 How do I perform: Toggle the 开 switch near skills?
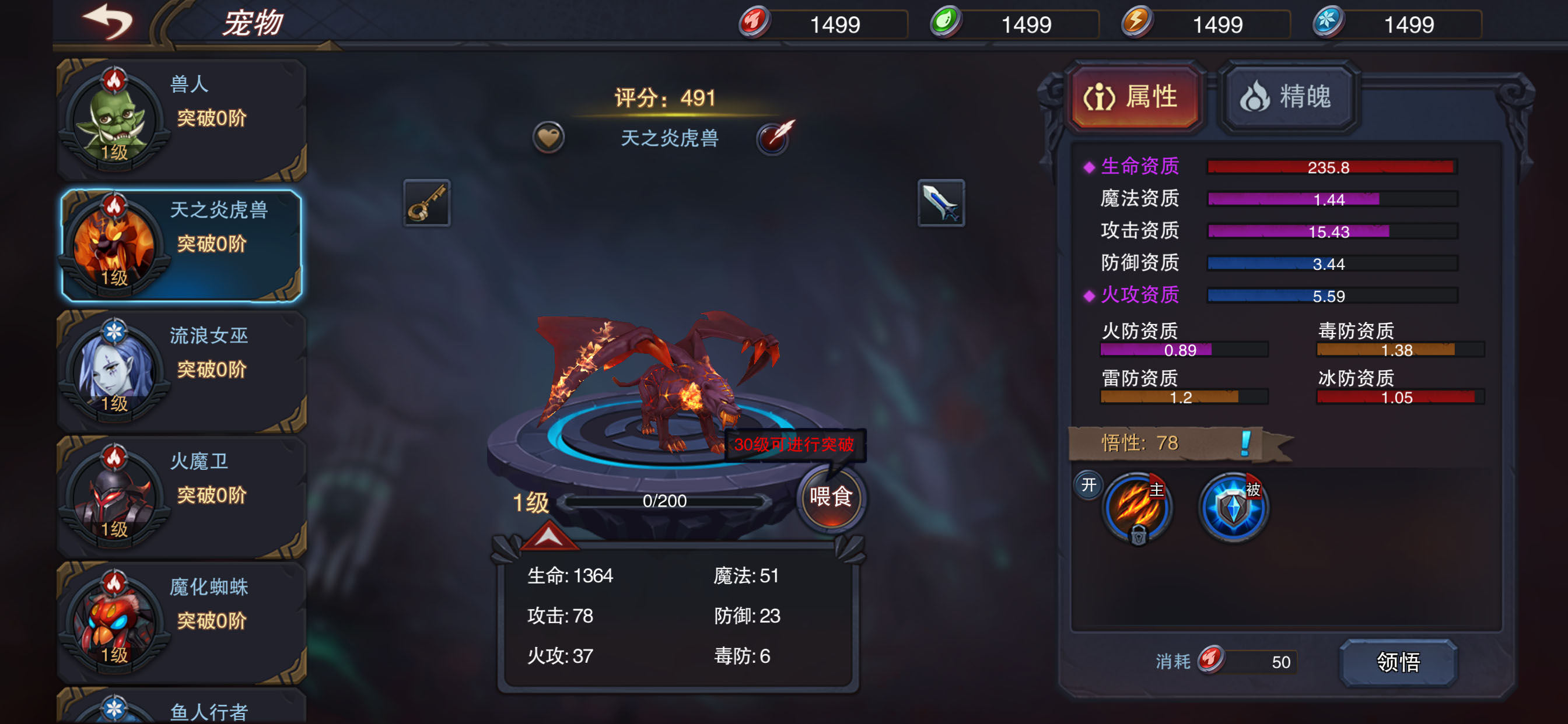(x=1088, y=486)
